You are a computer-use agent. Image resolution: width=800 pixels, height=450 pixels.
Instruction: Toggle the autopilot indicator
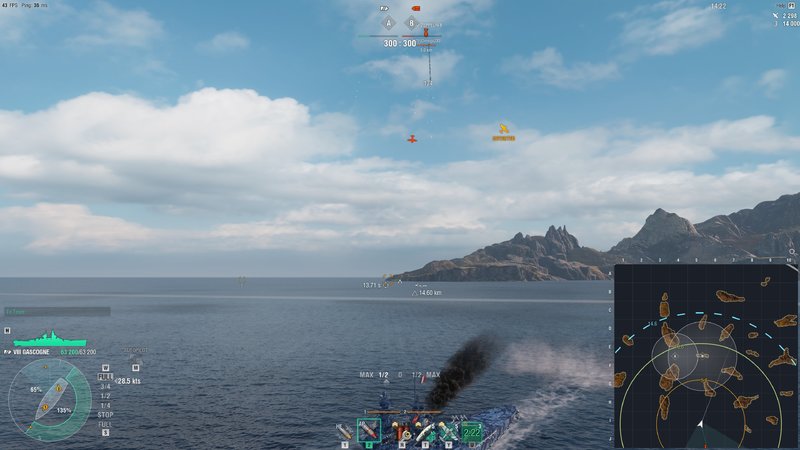134,353
